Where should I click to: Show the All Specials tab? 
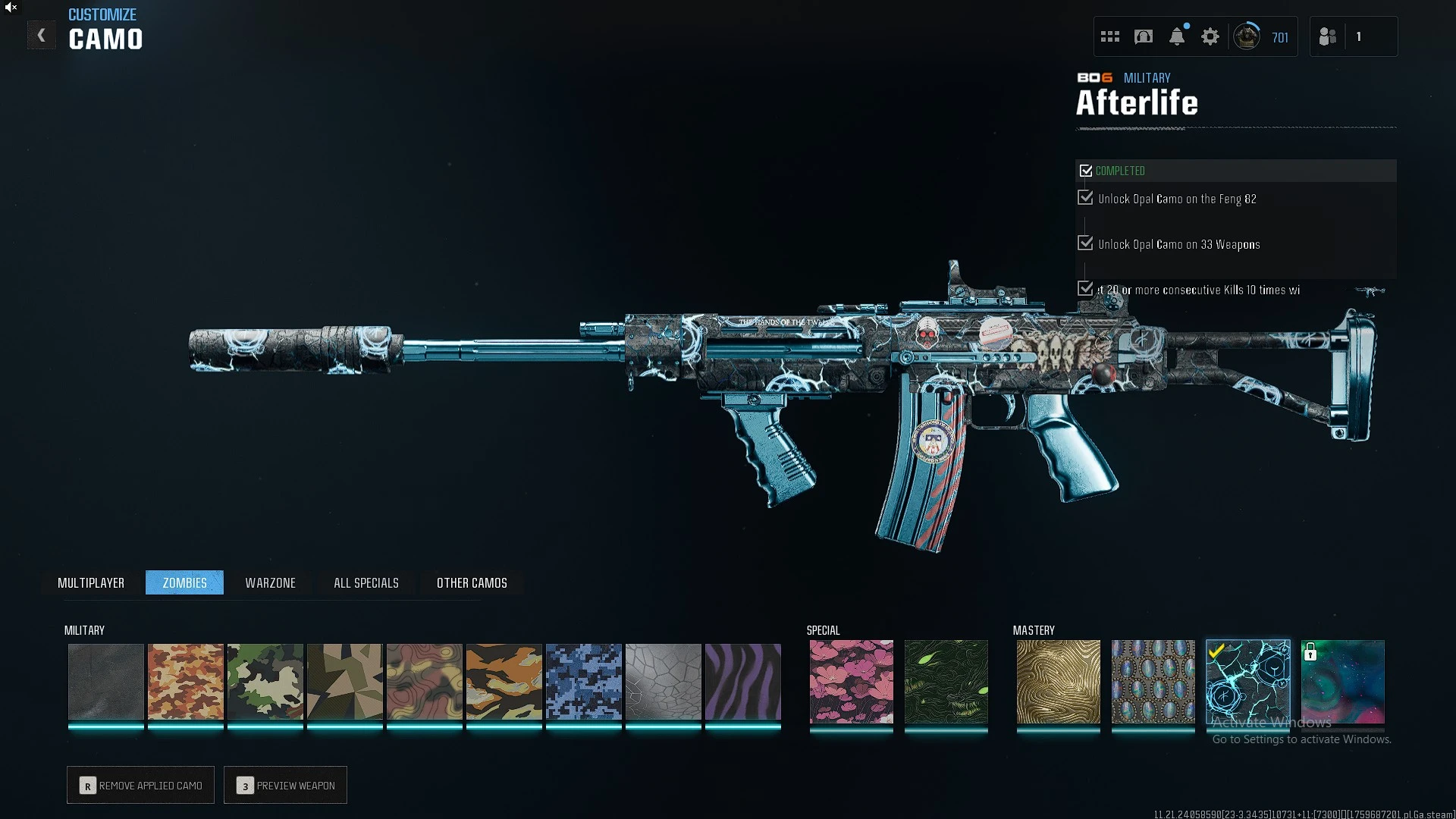366,582
